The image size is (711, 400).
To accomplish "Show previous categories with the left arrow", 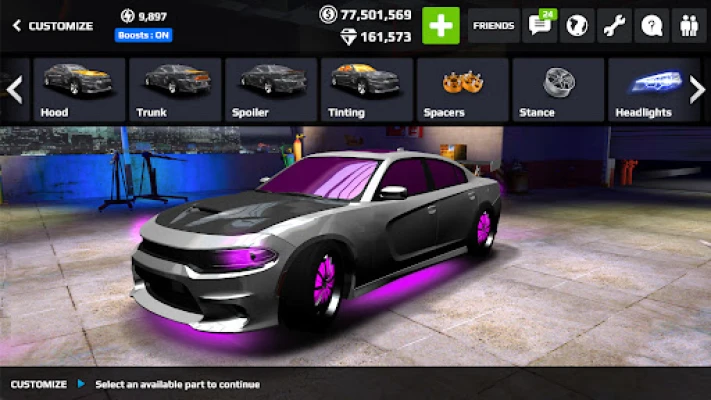I will (14, 89).
